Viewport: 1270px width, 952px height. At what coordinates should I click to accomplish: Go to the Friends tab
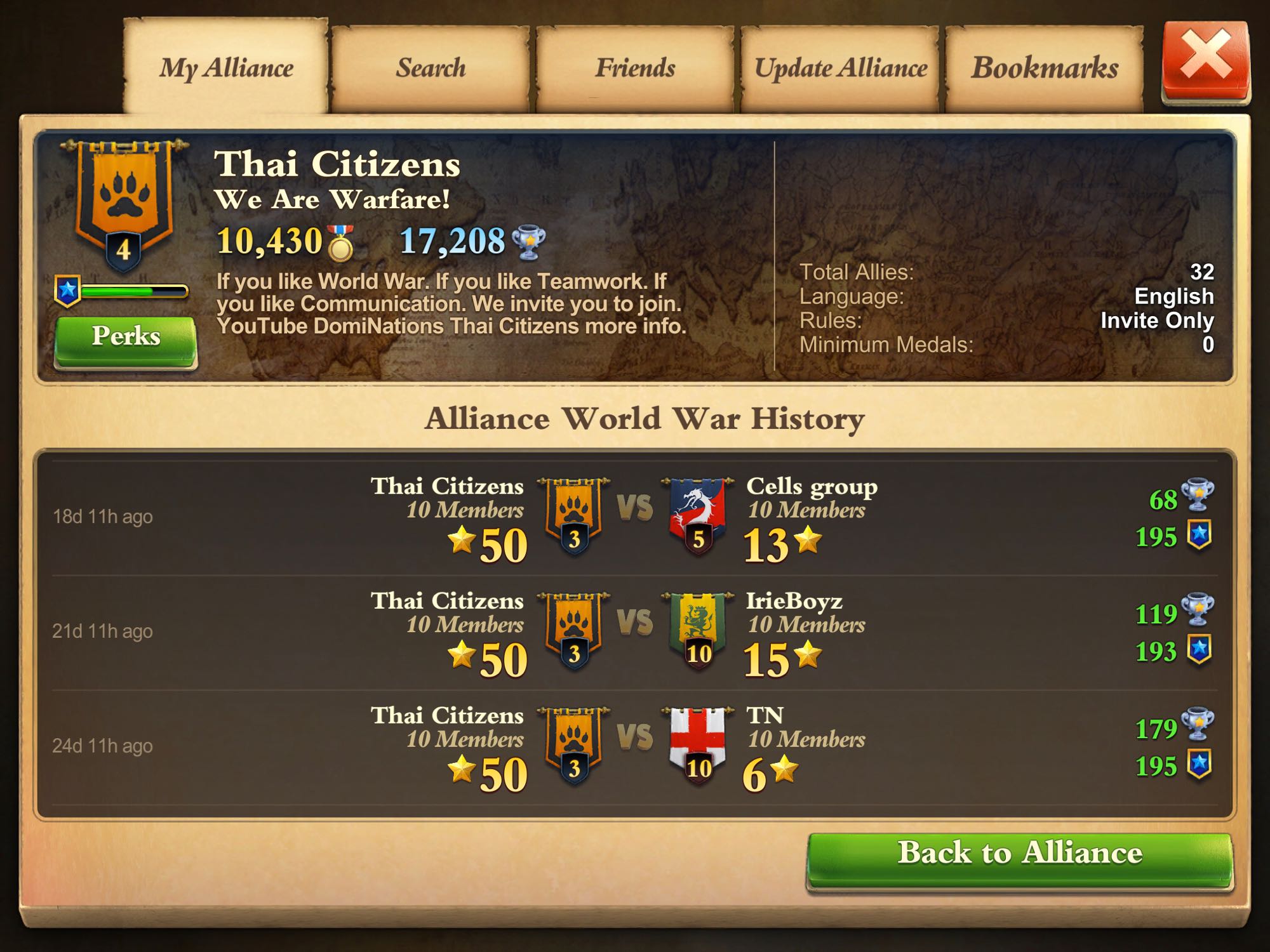pyautogui.click(x=635, y=67)
